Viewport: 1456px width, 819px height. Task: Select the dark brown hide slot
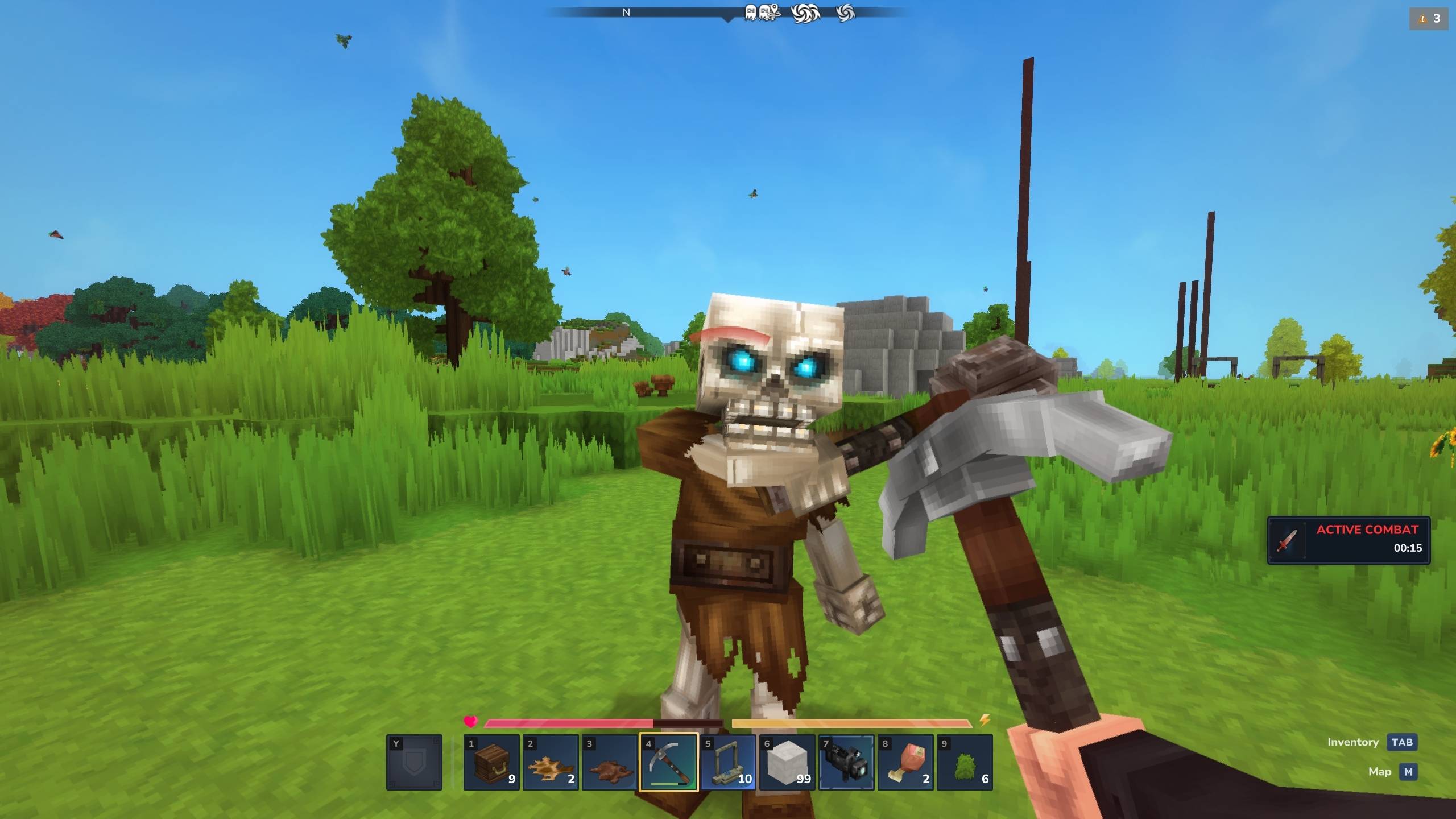pyautogui.click(x=610, y=762)
